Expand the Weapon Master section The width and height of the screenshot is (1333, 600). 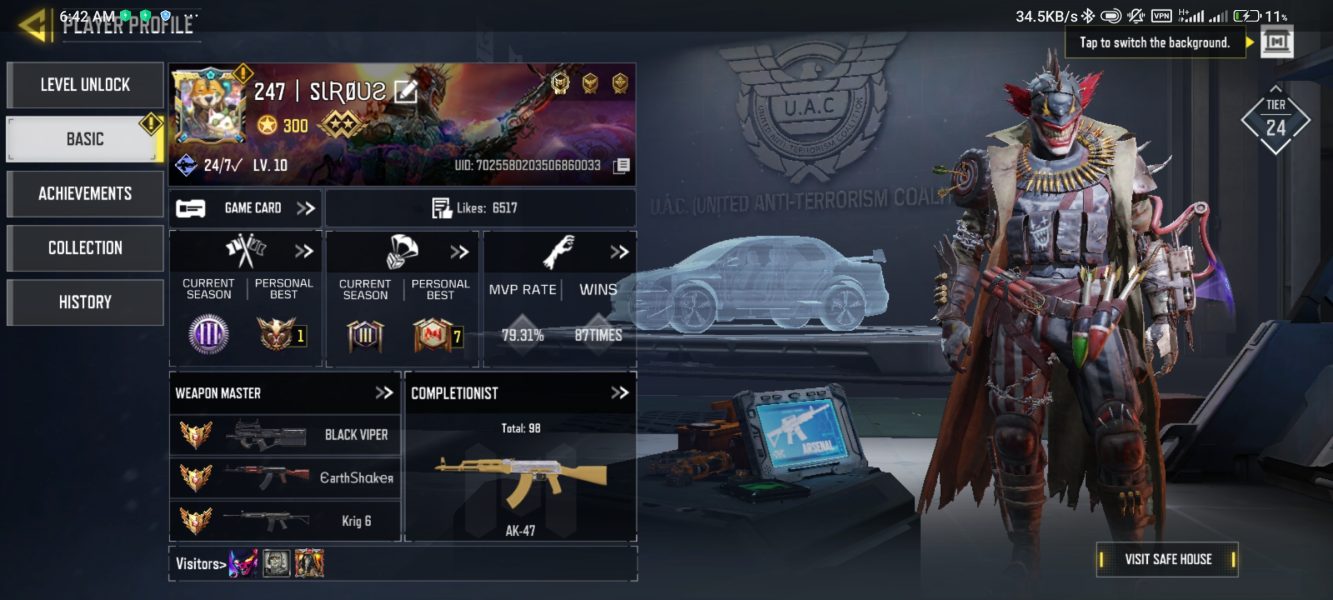point(384,393)
